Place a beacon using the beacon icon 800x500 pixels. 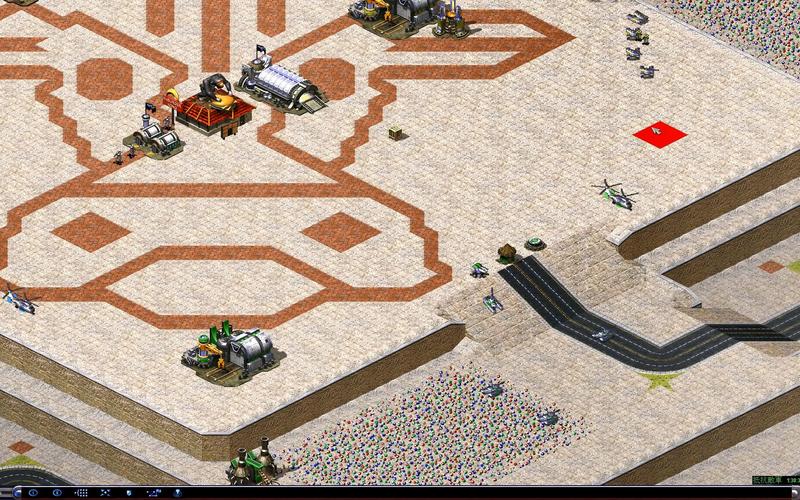point(176,493)
